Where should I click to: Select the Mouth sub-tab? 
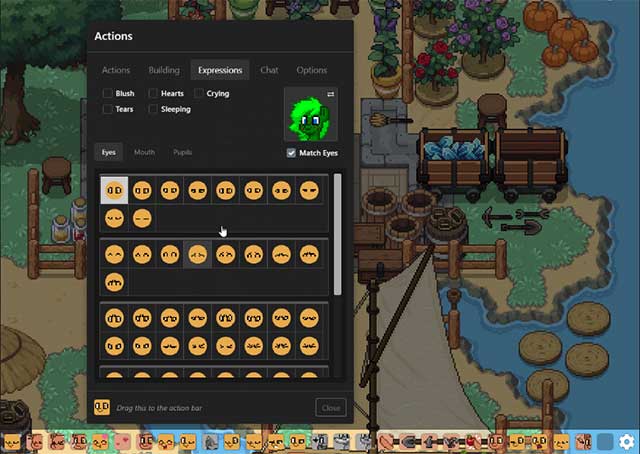click(x=144, y=152)
